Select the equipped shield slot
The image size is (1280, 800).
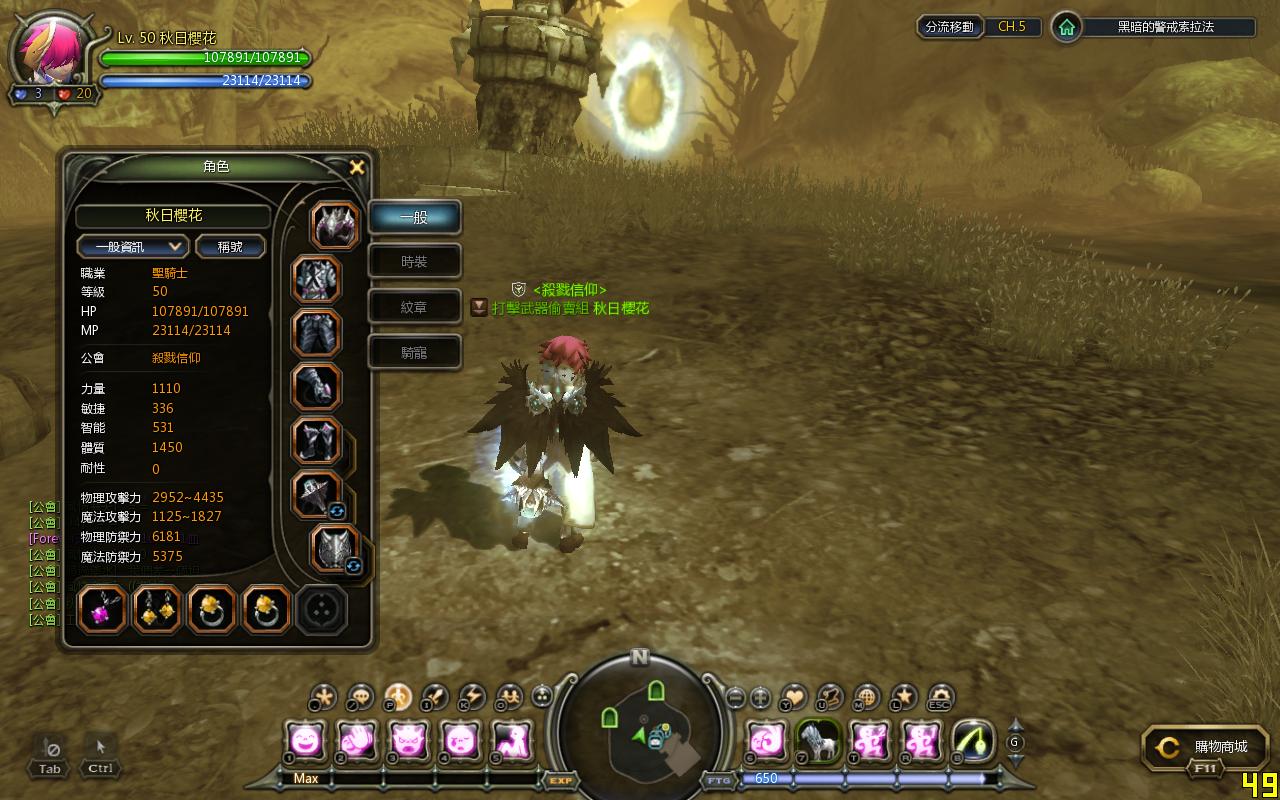pyautogui.click(x=336, y=548)
